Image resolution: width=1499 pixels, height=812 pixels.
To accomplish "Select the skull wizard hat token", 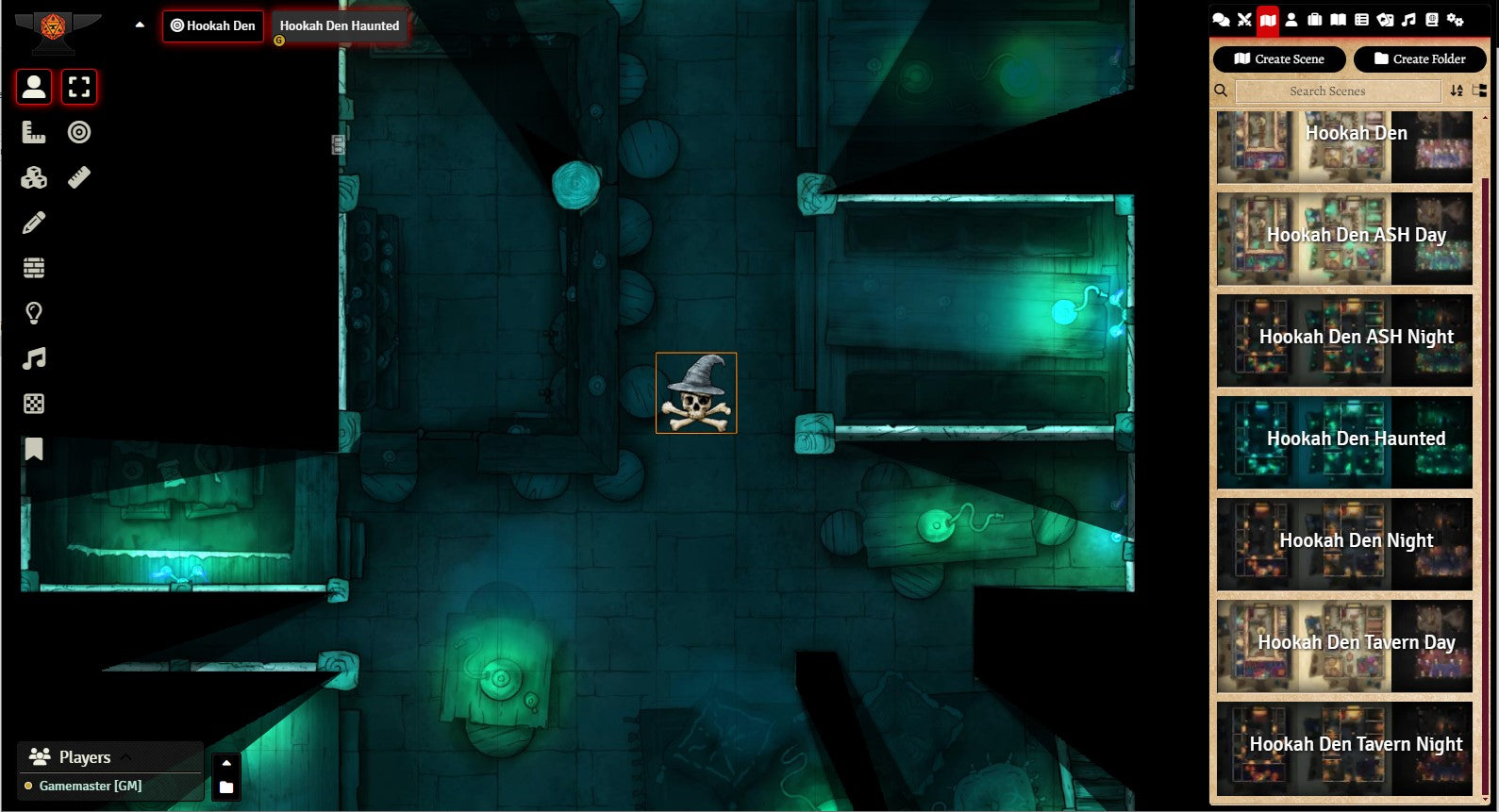I will [x=696, y=393].
